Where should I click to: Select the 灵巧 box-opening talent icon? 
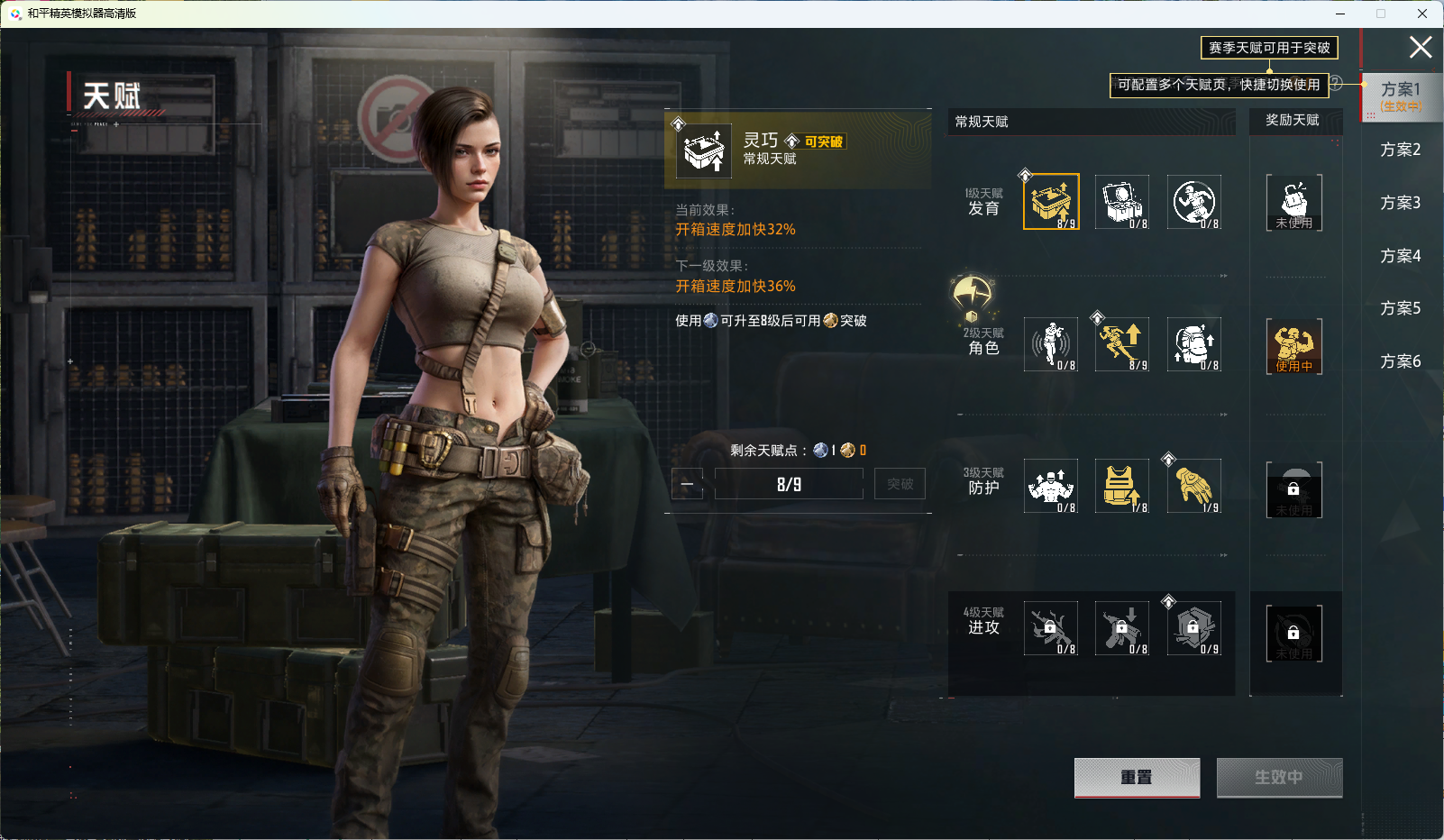coord(1051,202)
